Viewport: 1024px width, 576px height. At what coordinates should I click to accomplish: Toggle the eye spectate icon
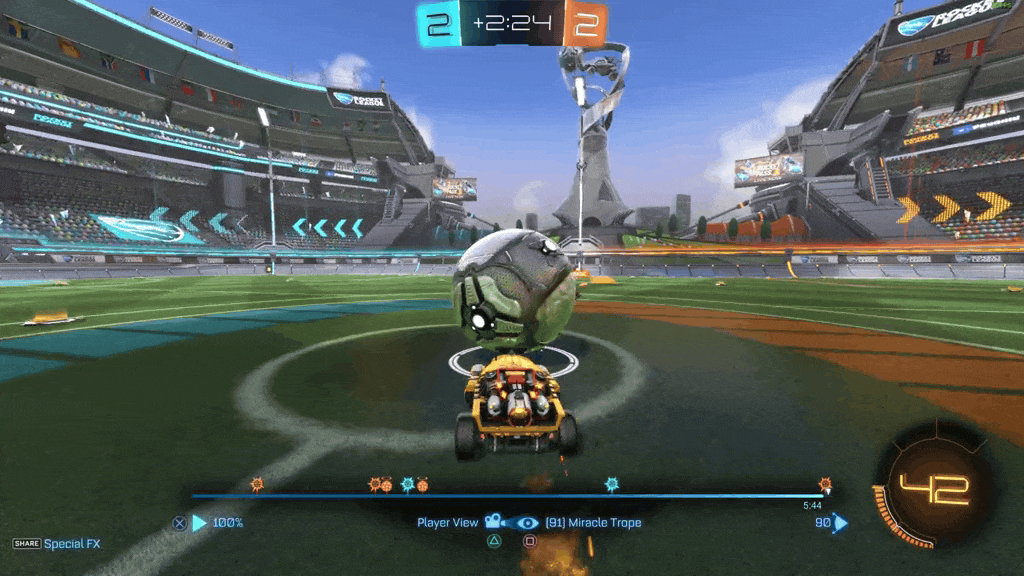527,522
